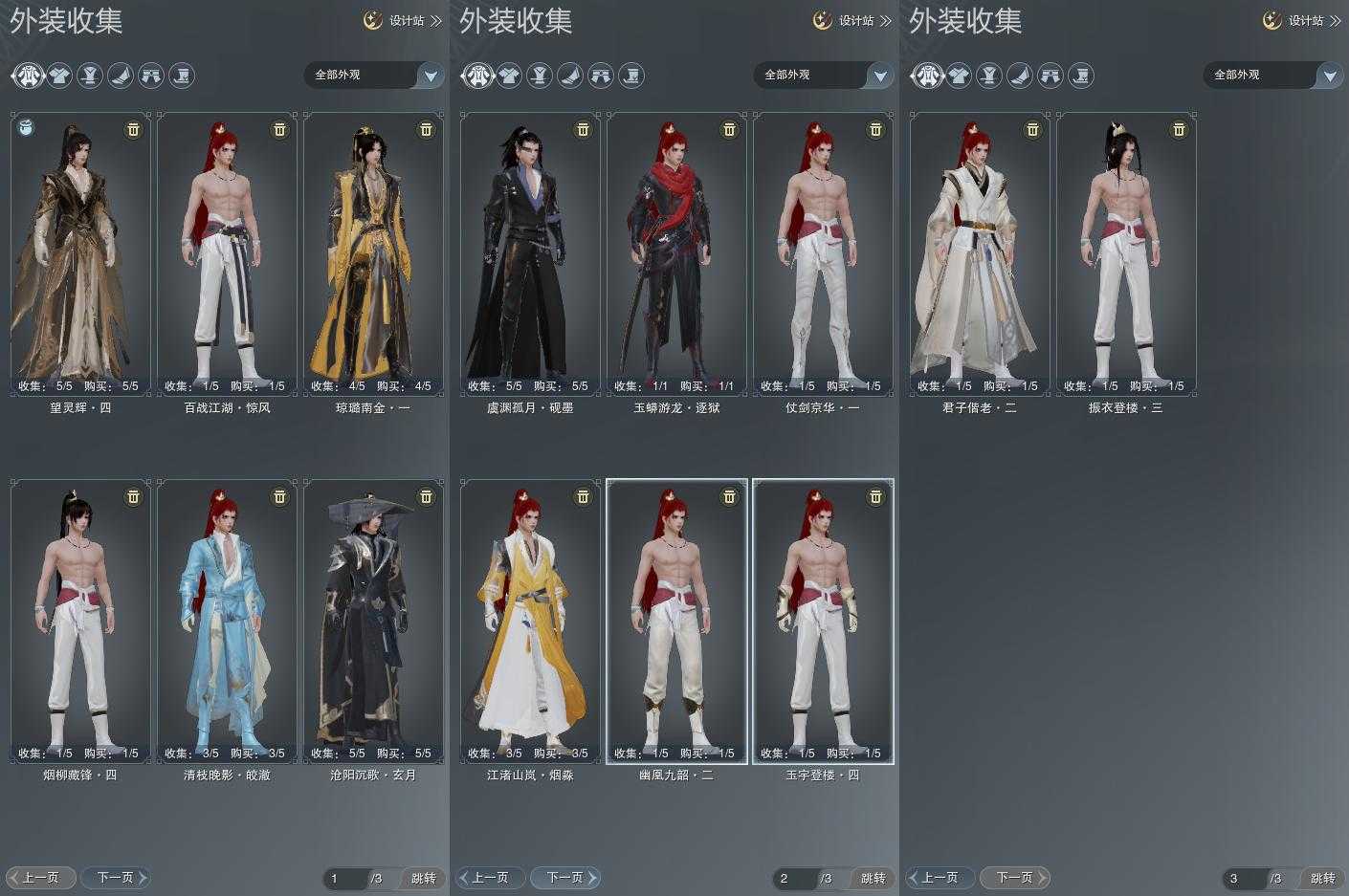Select the 振衣登楼·三 outfit card
Screen dimensions: 1349x896
click(x=1126, y=253)
